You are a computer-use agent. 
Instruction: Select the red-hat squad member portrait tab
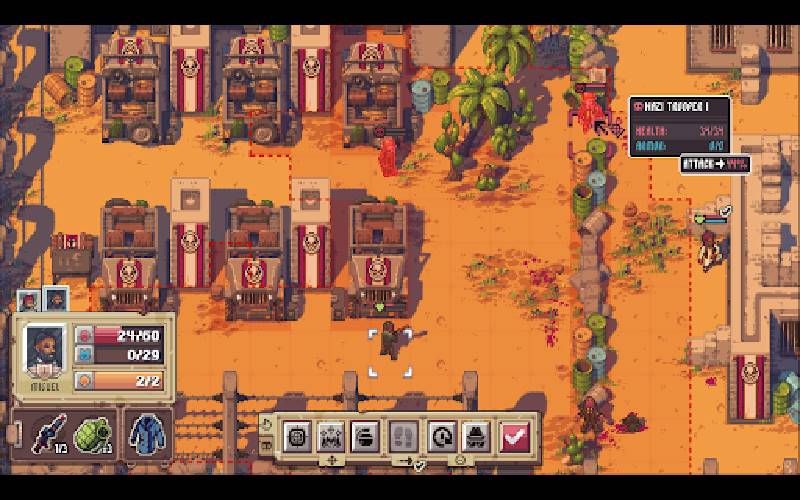[28, 299]
